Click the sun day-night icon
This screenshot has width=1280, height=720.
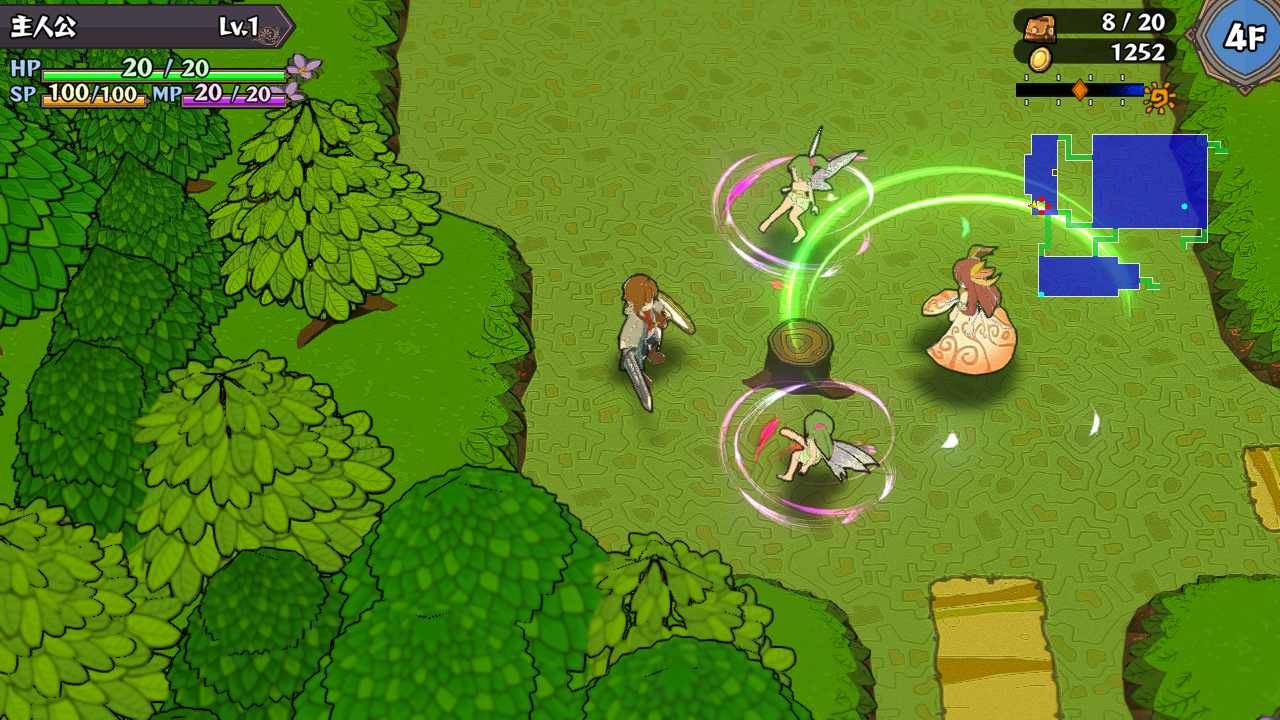pos(1160,97)
